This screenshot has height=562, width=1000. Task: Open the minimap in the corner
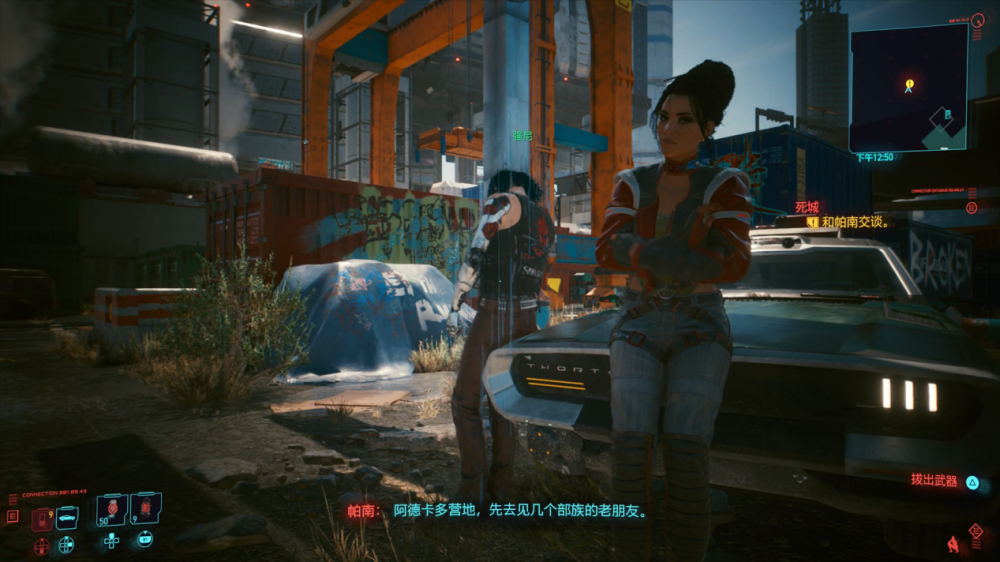click(908, 88)
